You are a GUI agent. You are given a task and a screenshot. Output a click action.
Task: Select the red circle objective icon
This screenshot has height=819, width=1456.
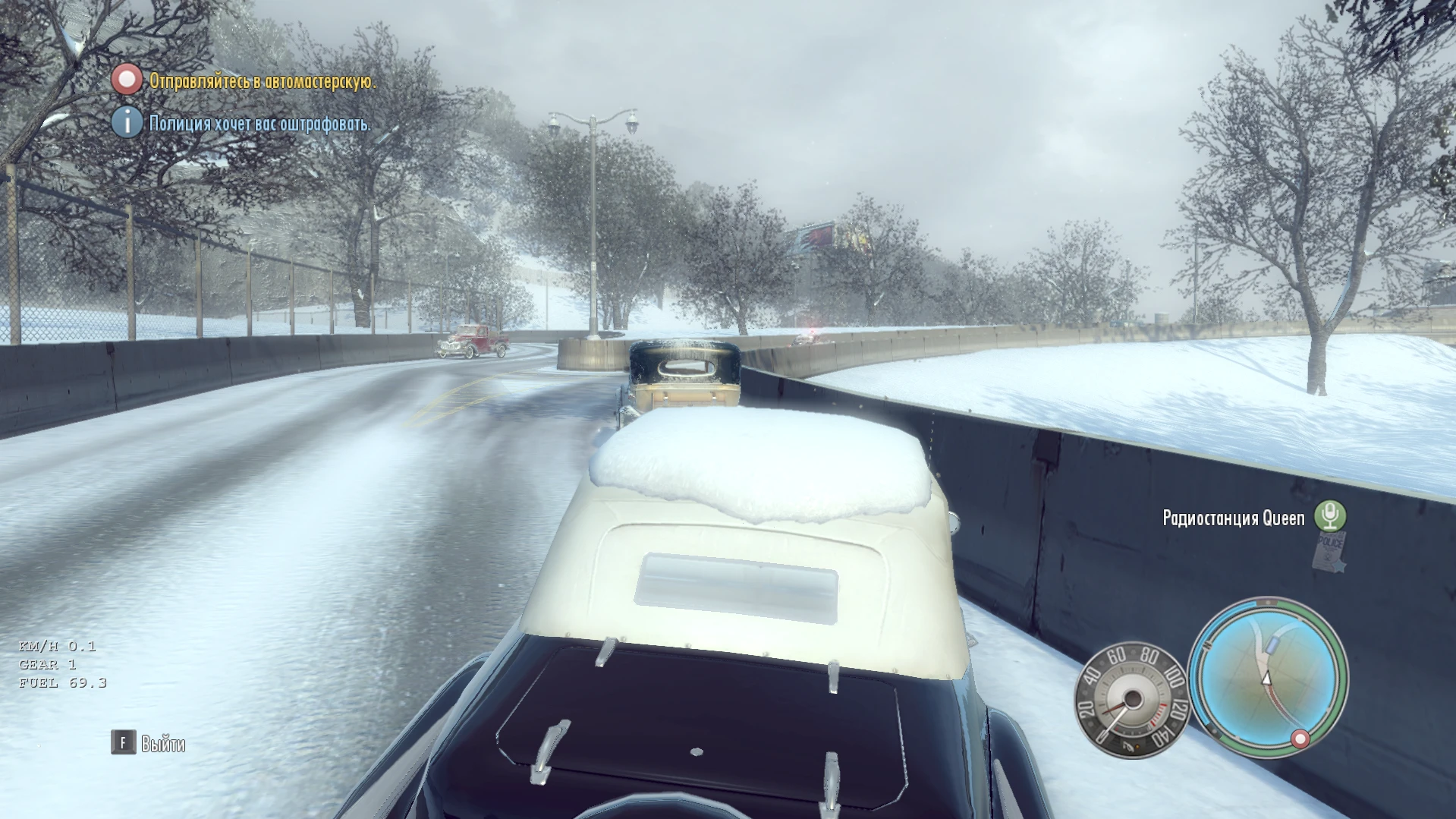pyautogui.click(x=126, y=82)
